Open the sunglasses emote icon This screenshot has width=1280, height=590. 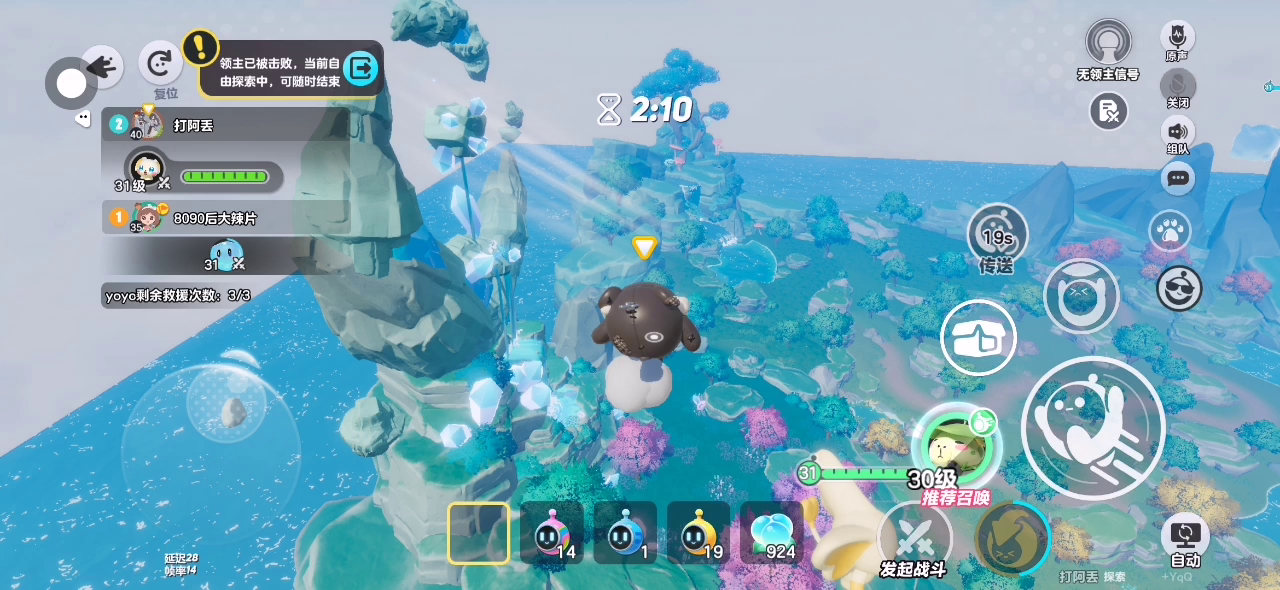coord(1179,289)
